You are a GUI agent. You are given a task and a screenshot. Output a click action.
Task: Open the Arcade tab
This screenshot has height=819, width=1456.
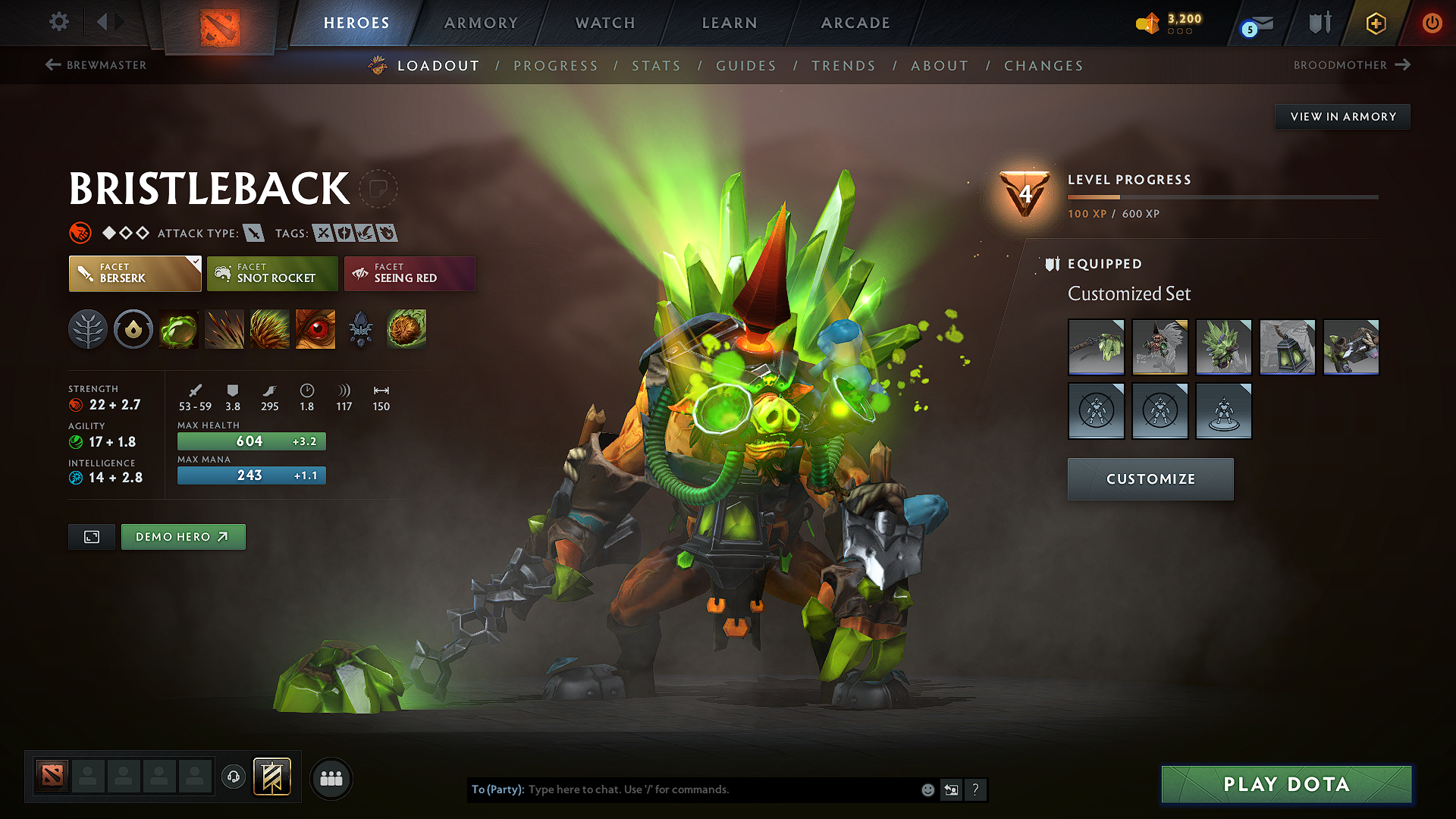855,23
